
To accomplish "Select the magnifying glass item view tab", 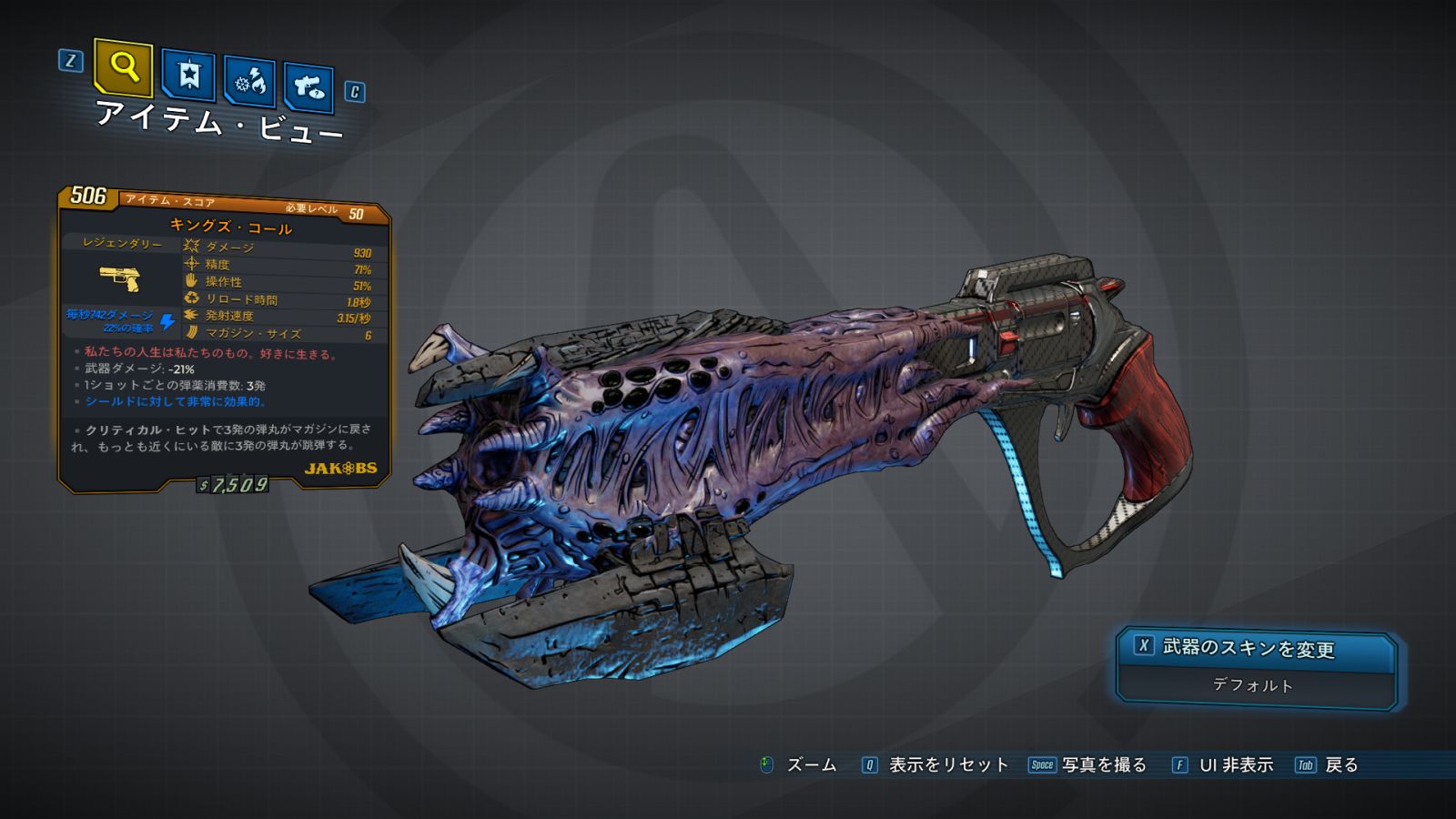I will (123, 67).
